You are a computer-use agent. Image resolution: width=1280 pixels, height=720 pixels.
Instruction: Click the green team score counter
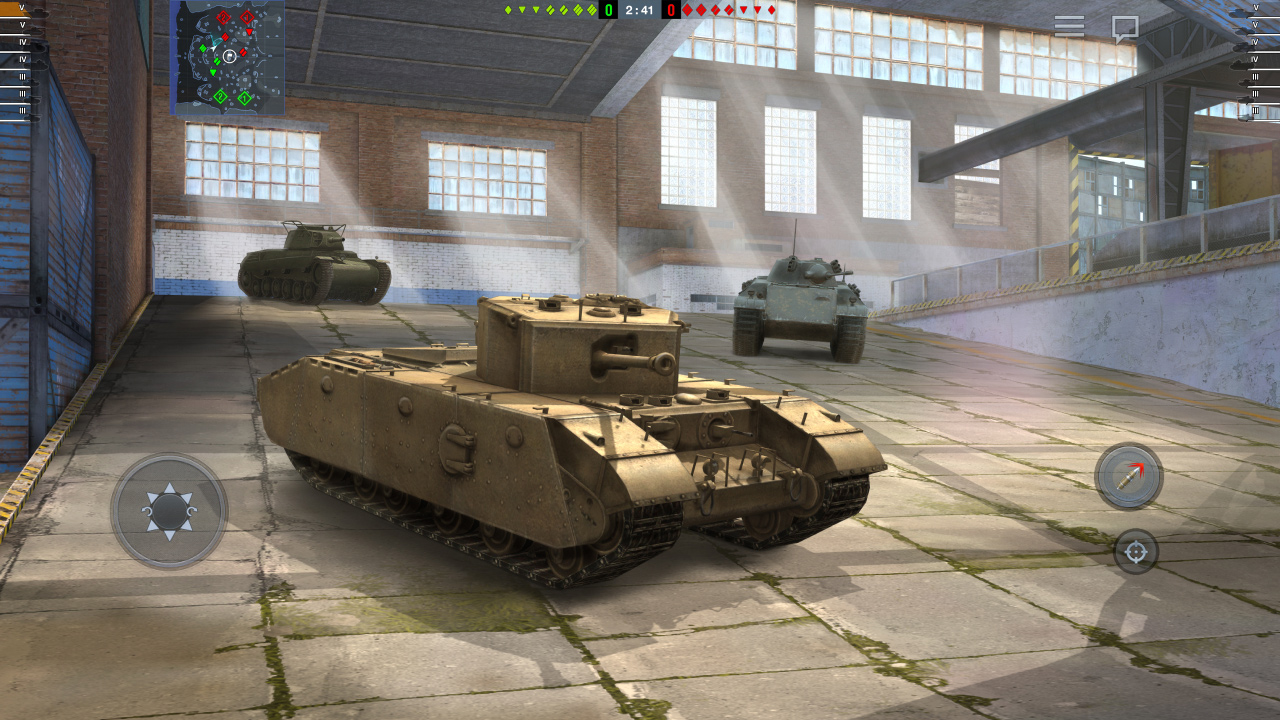[609, 11]
